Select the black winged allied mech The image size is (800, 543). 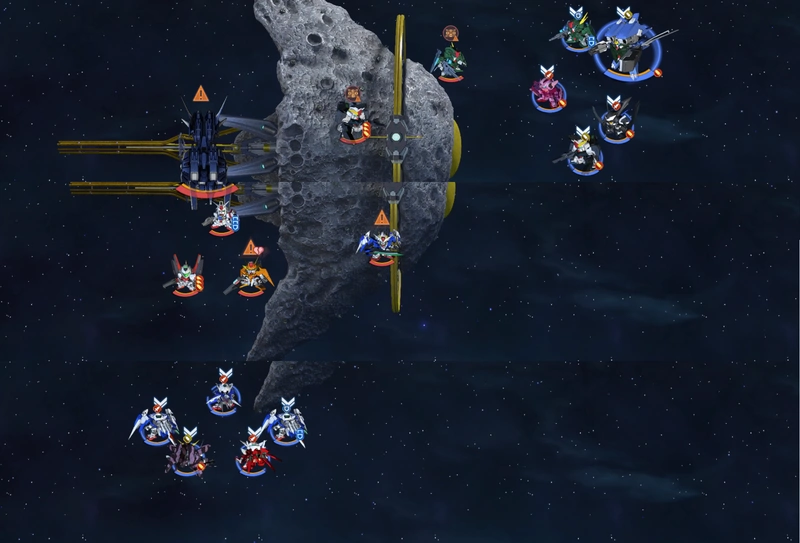(x=614, y=123)
